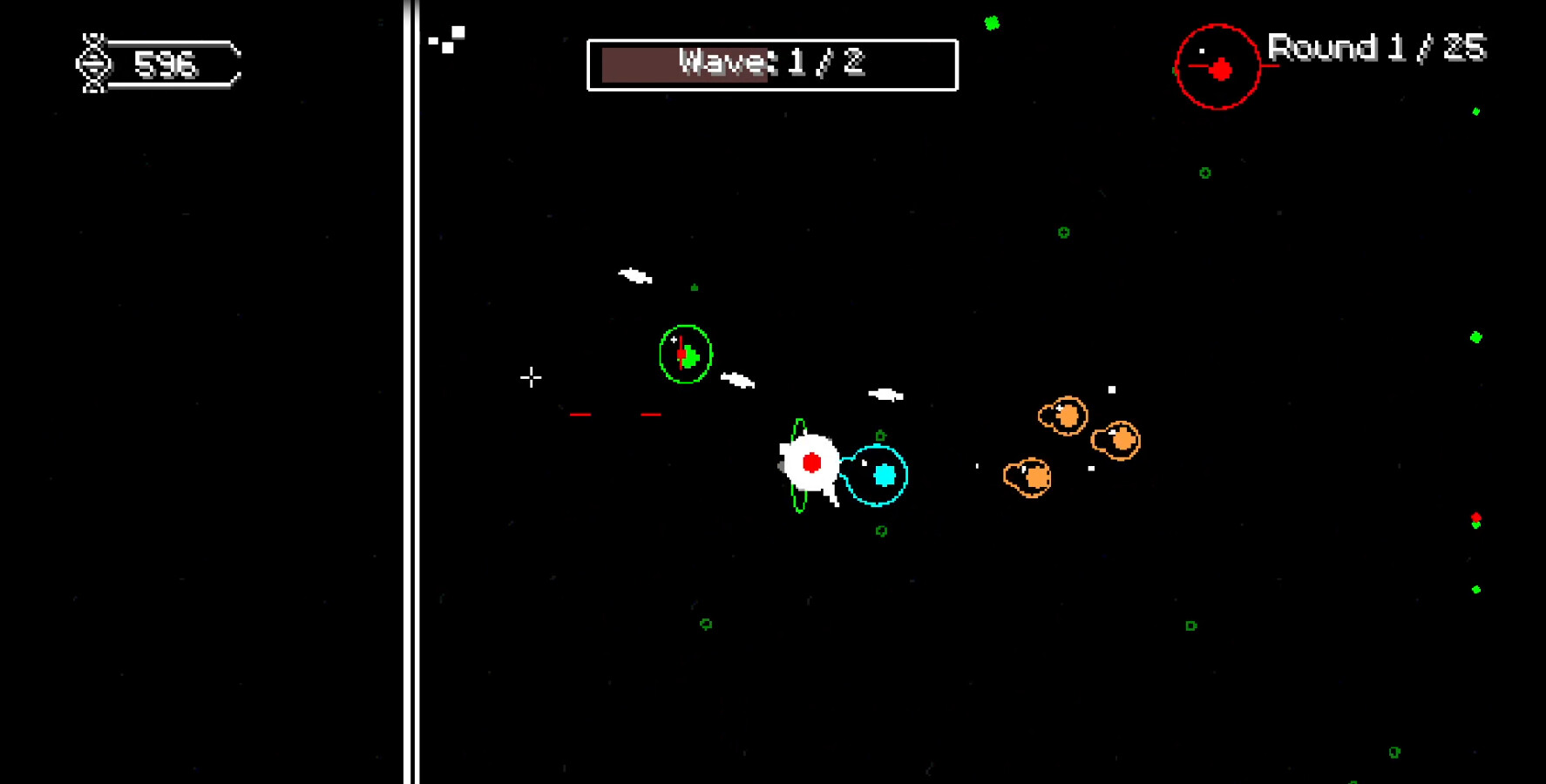Select the Wave: 1 / 2 header
The width and height of the screenshot is (1546, 784).
pyautogui.click(x=771, y=63)
